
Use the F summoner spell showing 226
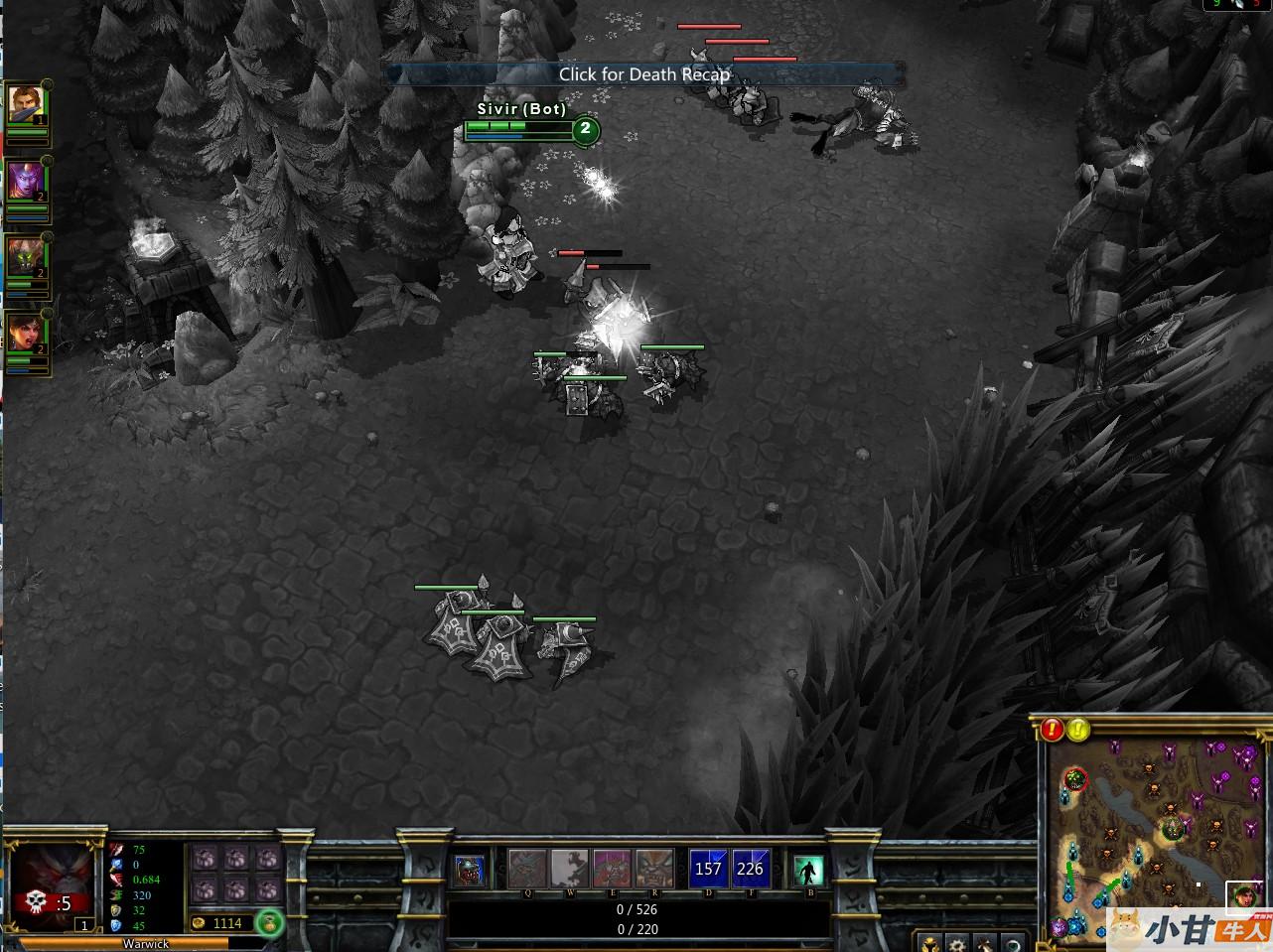[751, 869]
